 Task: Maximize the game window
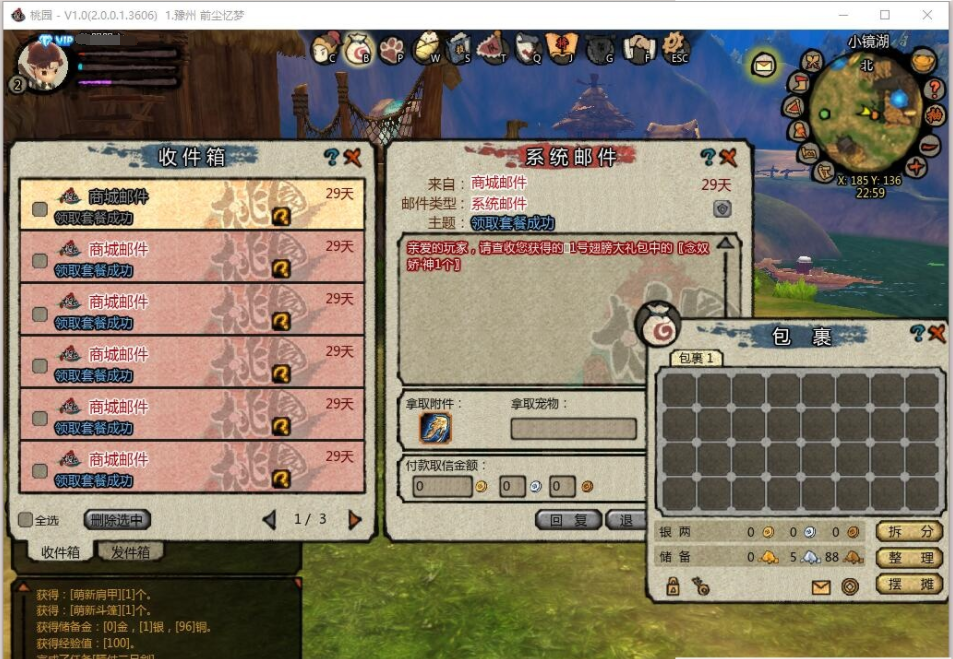tap(885, 15)
